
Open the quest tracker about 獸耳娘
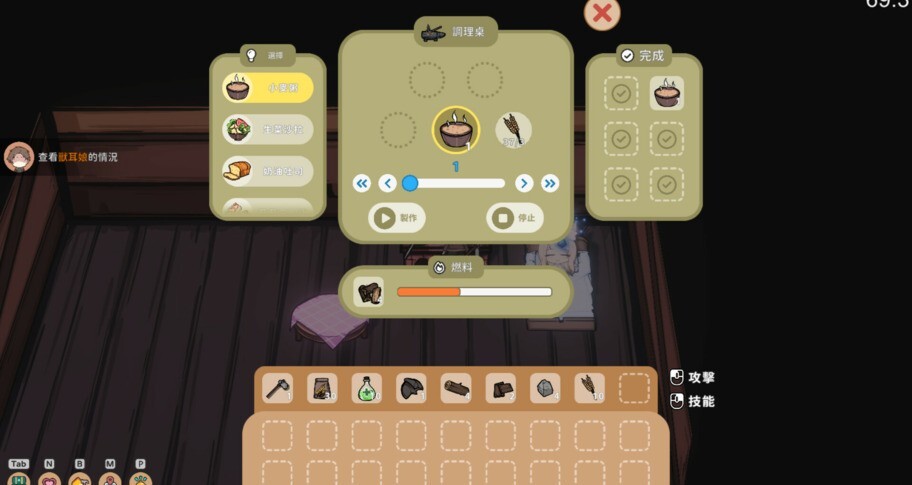76,157
